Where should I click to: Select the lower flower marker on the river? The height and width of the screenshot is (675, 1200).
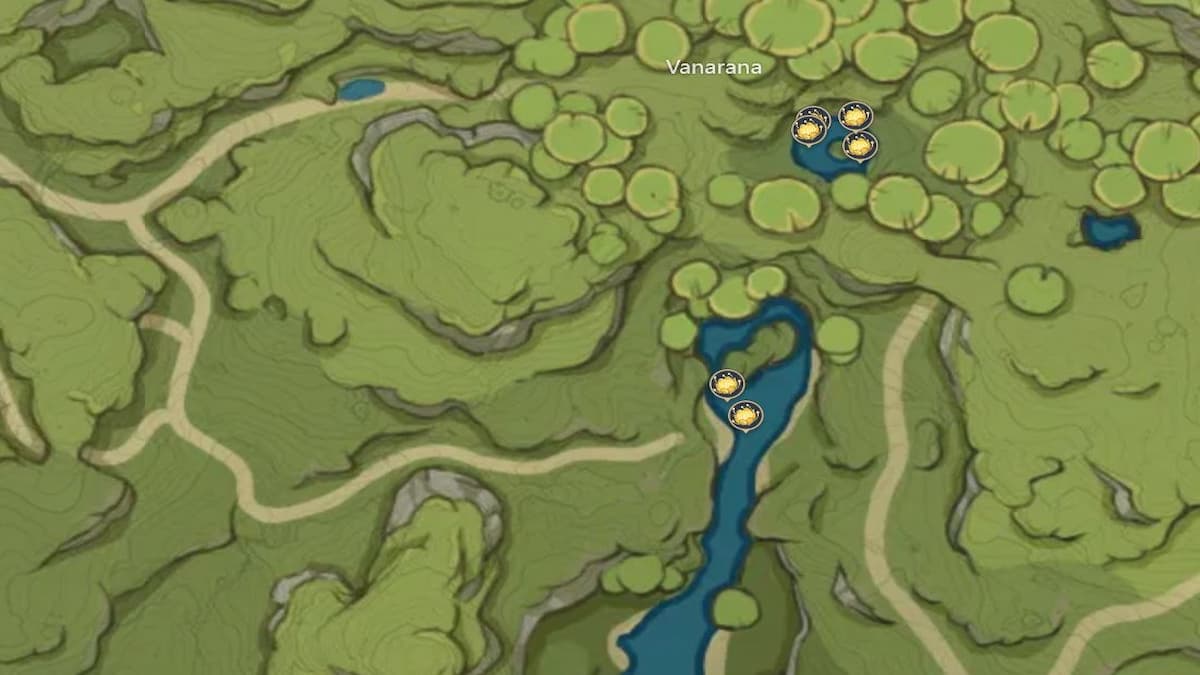pyautogui.click(x=745, y=415)
